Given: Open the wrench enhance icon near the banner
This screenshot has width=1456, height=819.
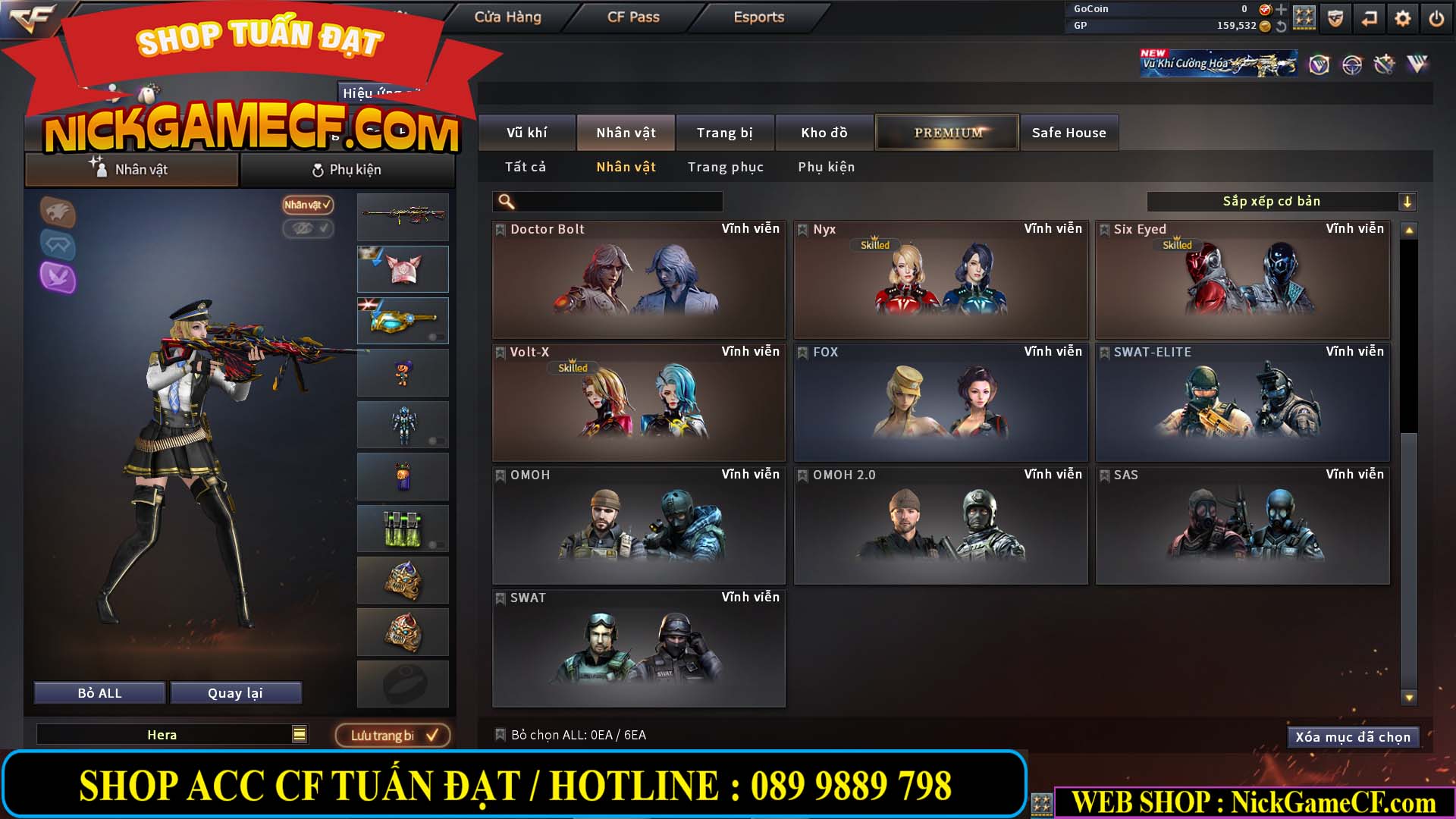Looking at the screenshot, I should click(x=1384, y=64).
